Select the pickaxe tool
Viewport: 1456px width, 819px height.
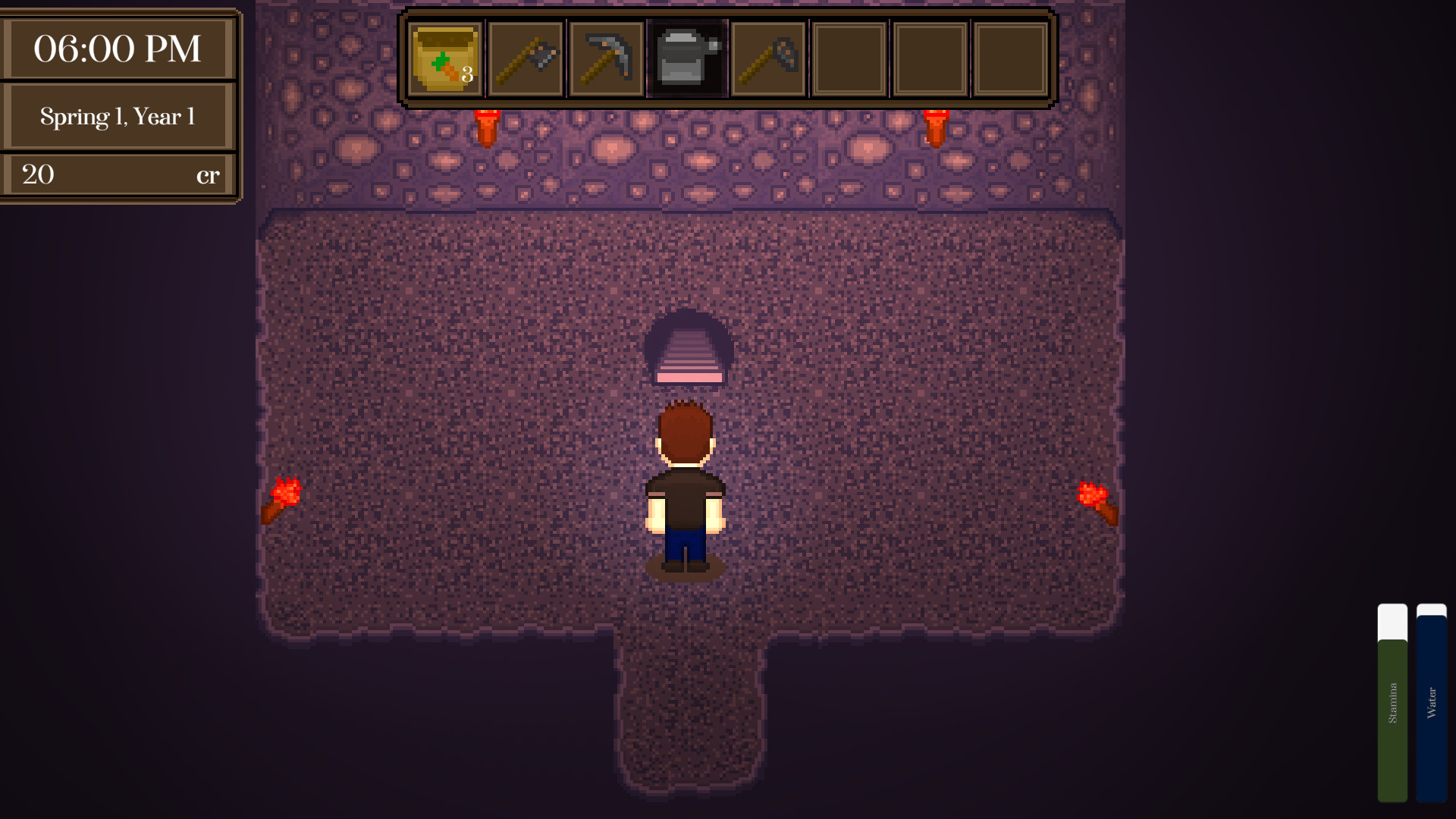(607, 58)
